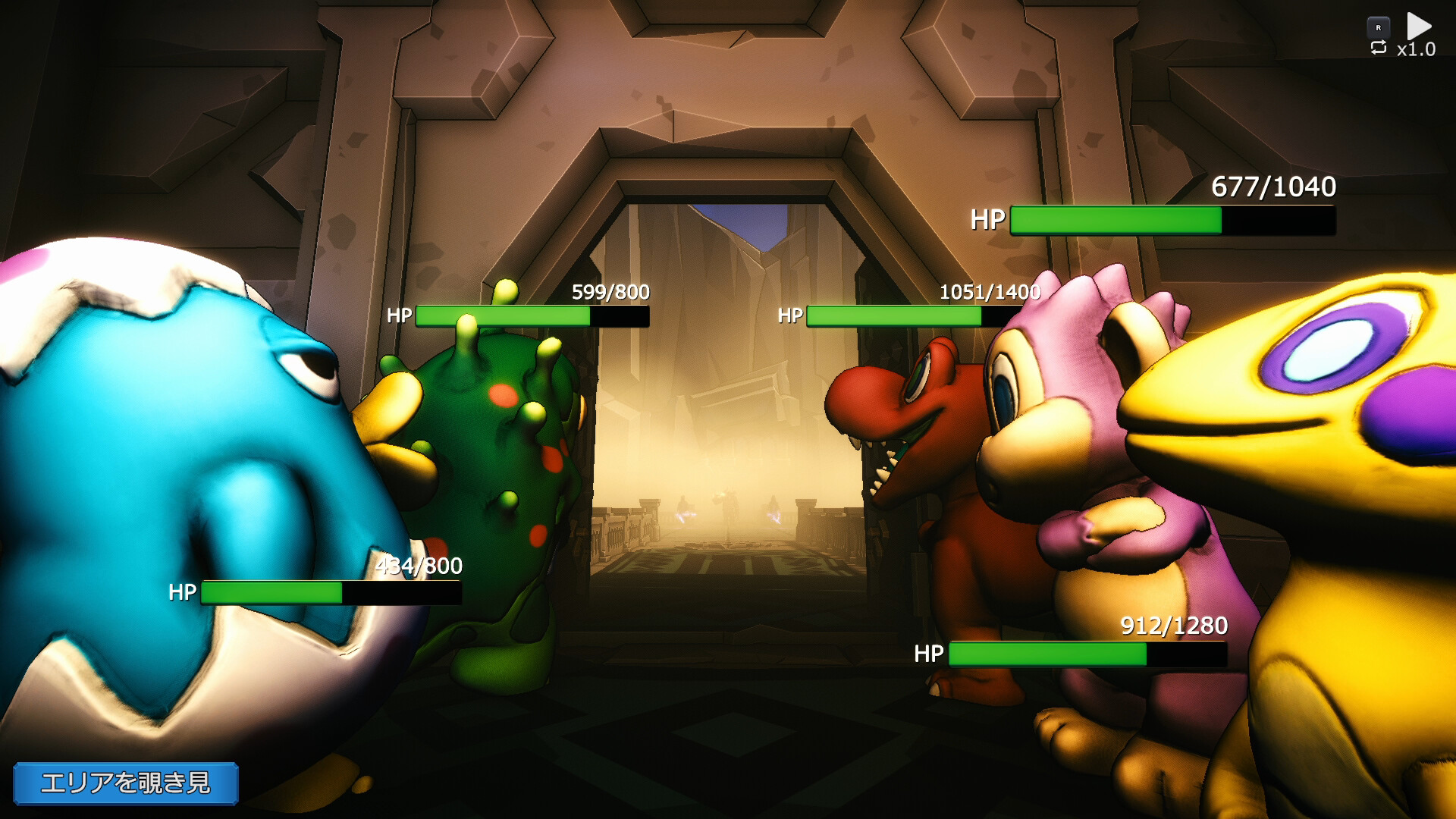Viewport: 1456px width, 819px height.
Task: Click the HP label of the red dinosaur
Action: point(791,315)
